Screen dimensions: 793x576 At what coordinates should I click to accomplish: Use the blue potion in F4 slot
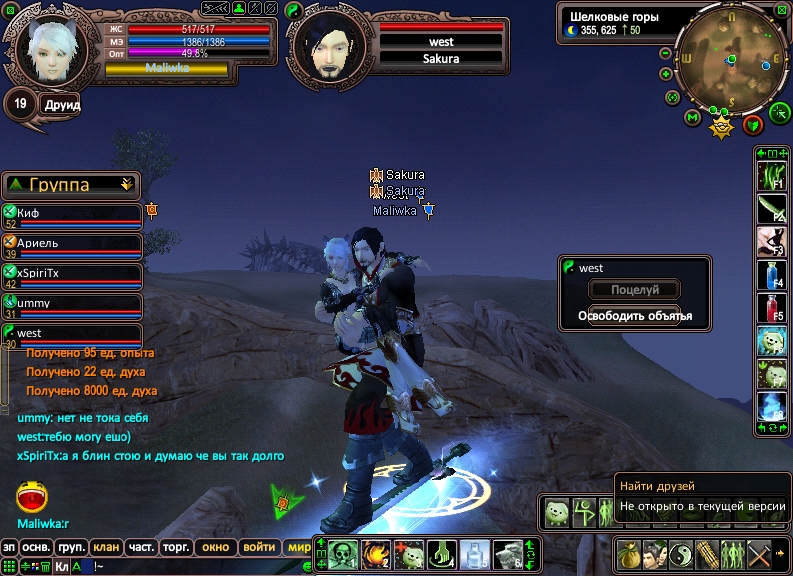pos(771,274)
